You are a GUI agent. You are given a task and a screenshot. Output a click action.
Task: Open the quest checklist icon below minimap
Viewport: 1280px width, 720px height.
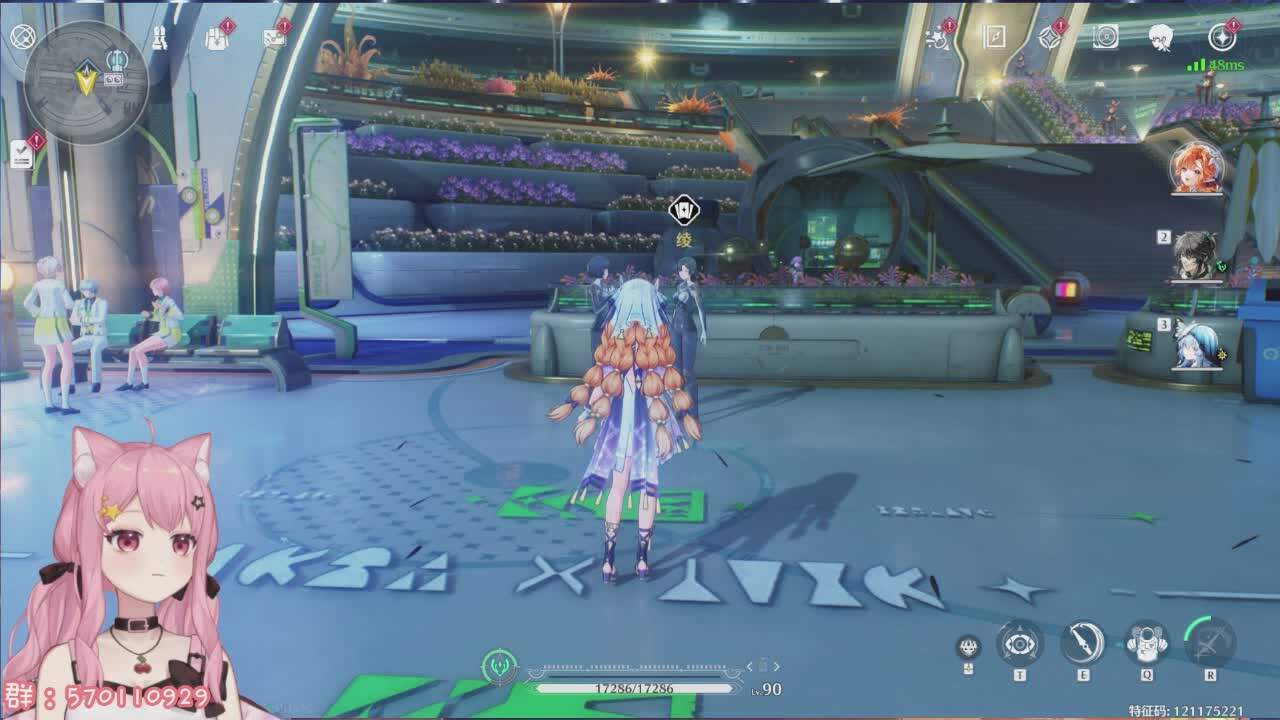[22, 153]
